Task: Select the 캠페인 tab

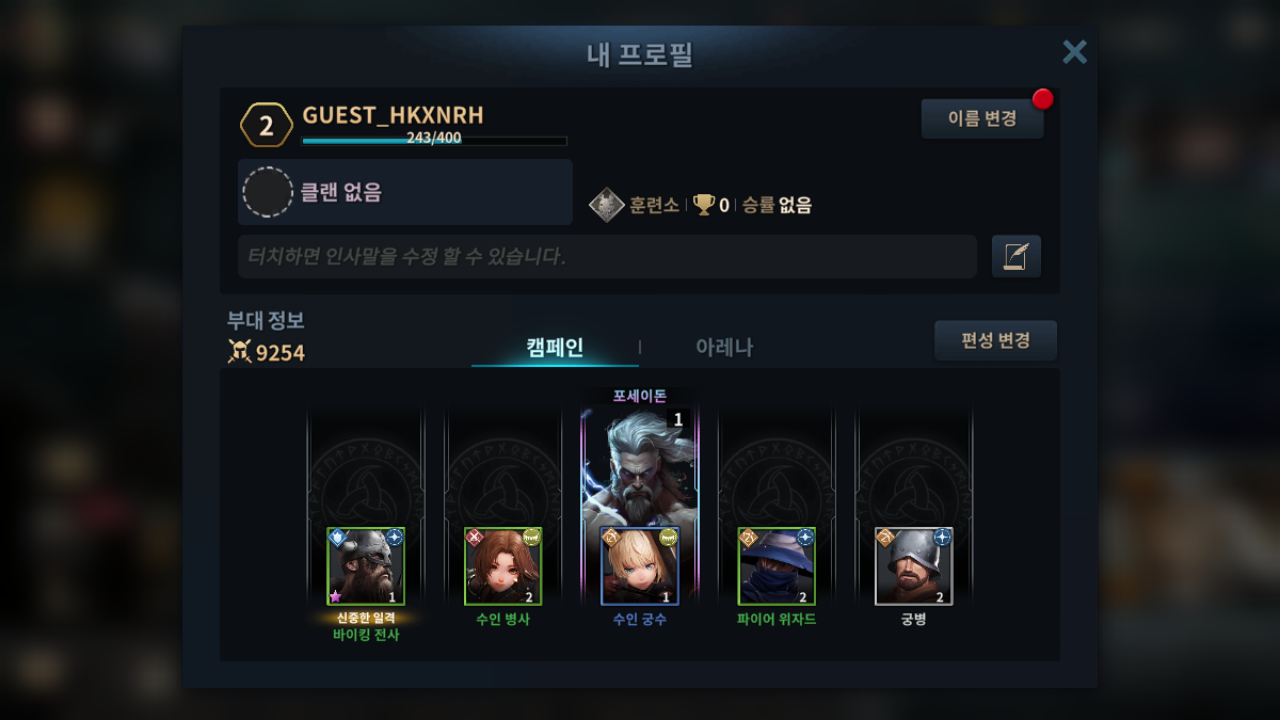Action: (555, 347)
